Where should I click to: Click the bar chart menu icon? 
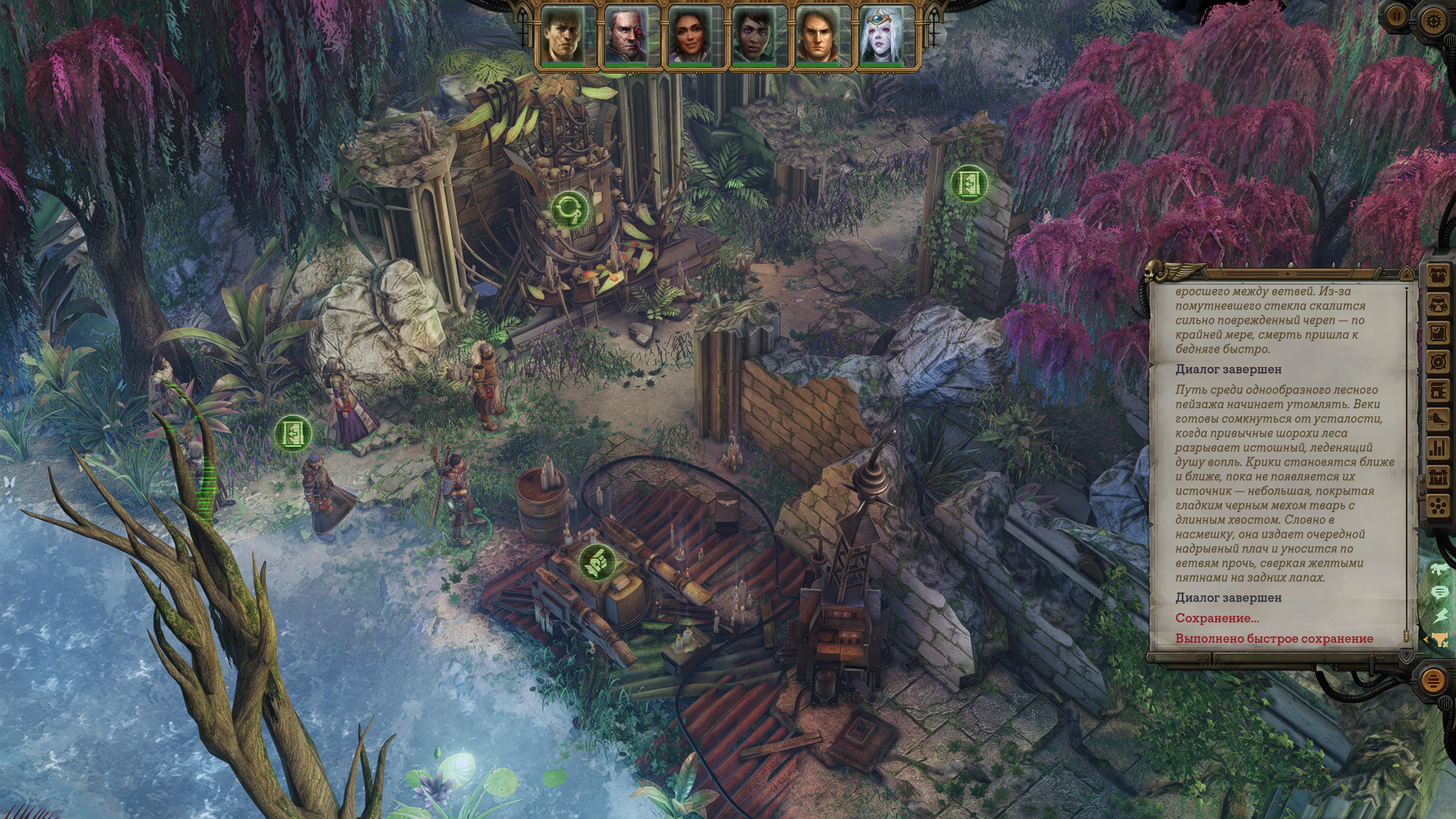(1439, 448)
